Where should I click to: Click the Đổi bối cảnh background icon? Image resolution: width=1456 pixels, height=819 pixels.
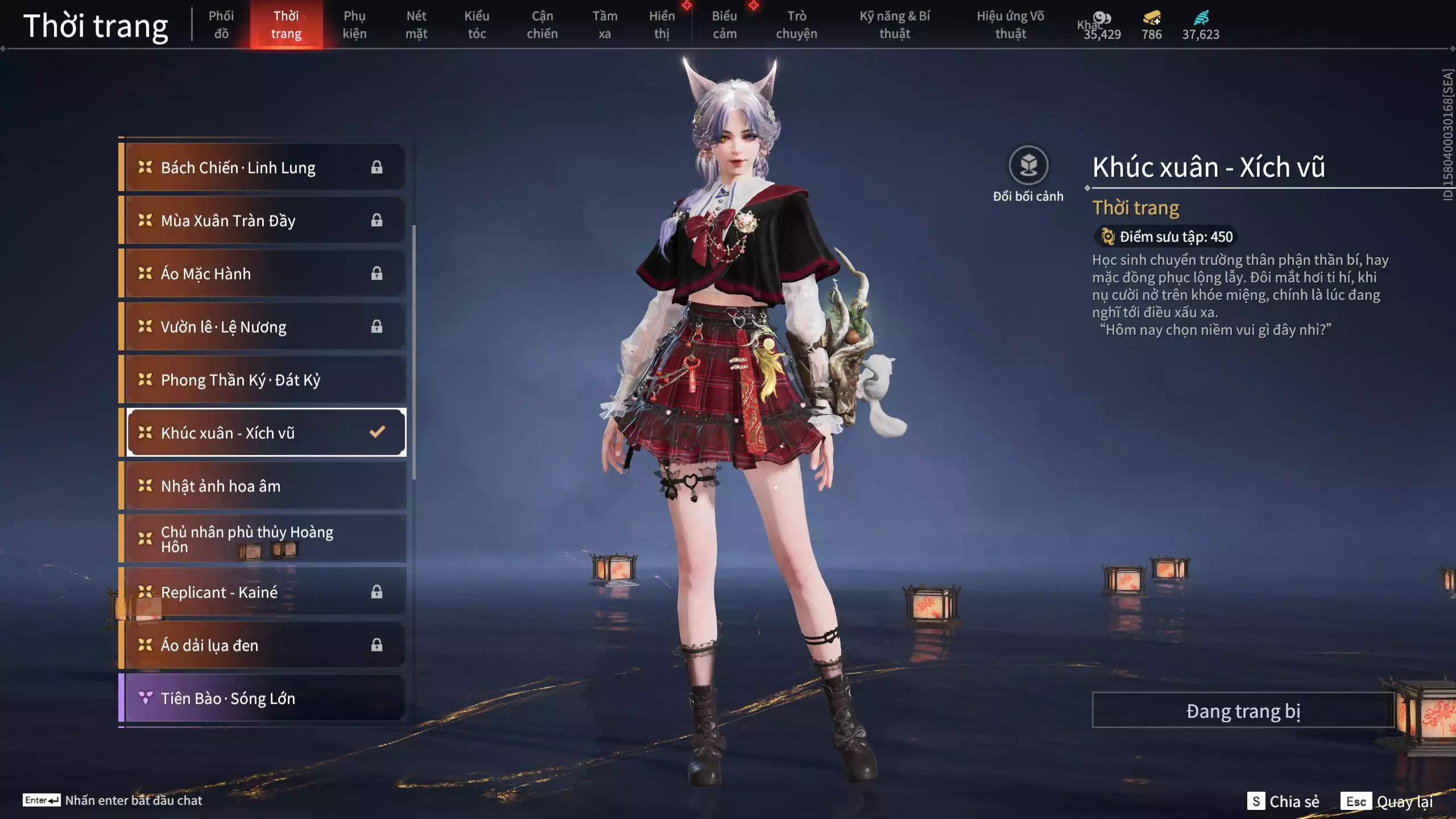[x=1028, y=166]
